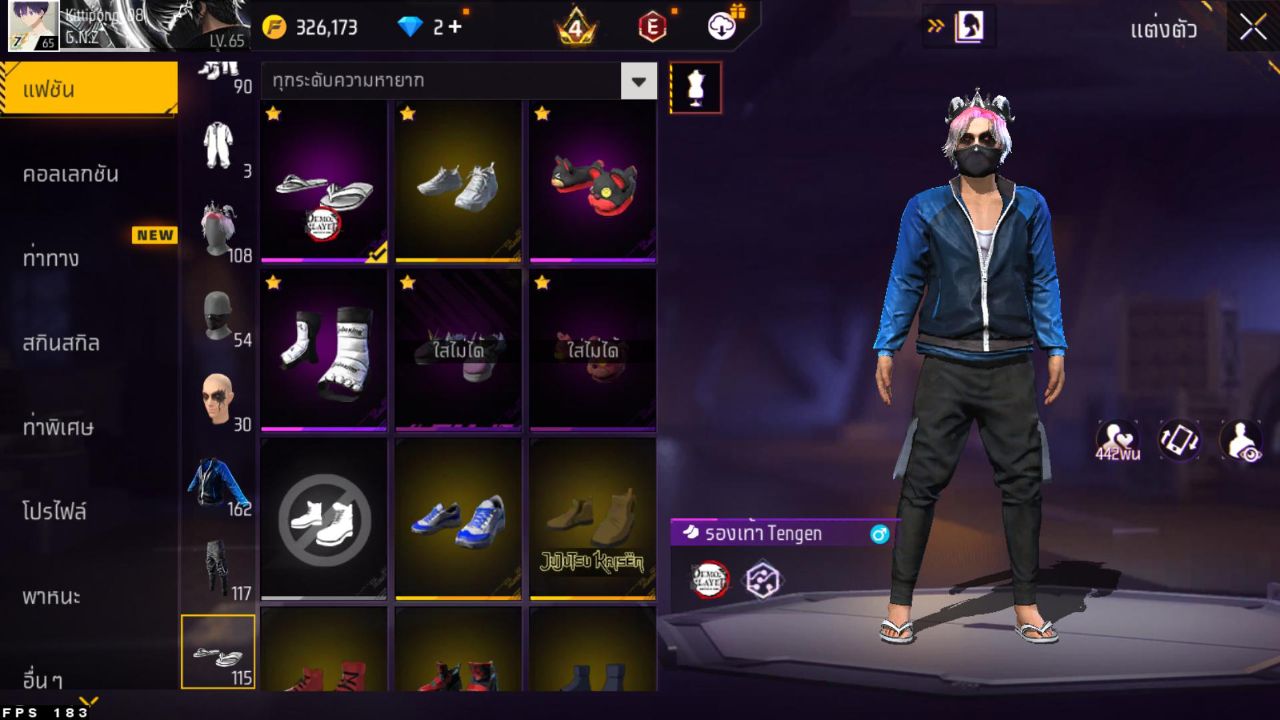Open the mannequin outfit preview icon

click(694, 86)
